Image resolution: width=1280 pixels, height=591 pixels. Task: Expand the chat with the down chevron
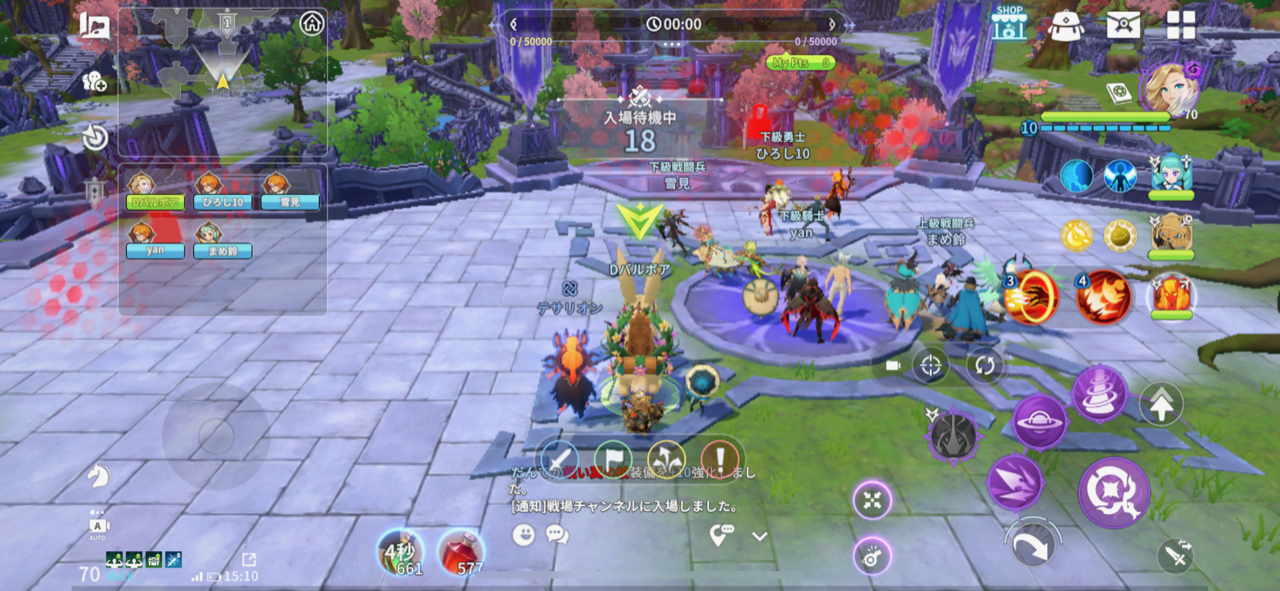[x=760, y=537]
